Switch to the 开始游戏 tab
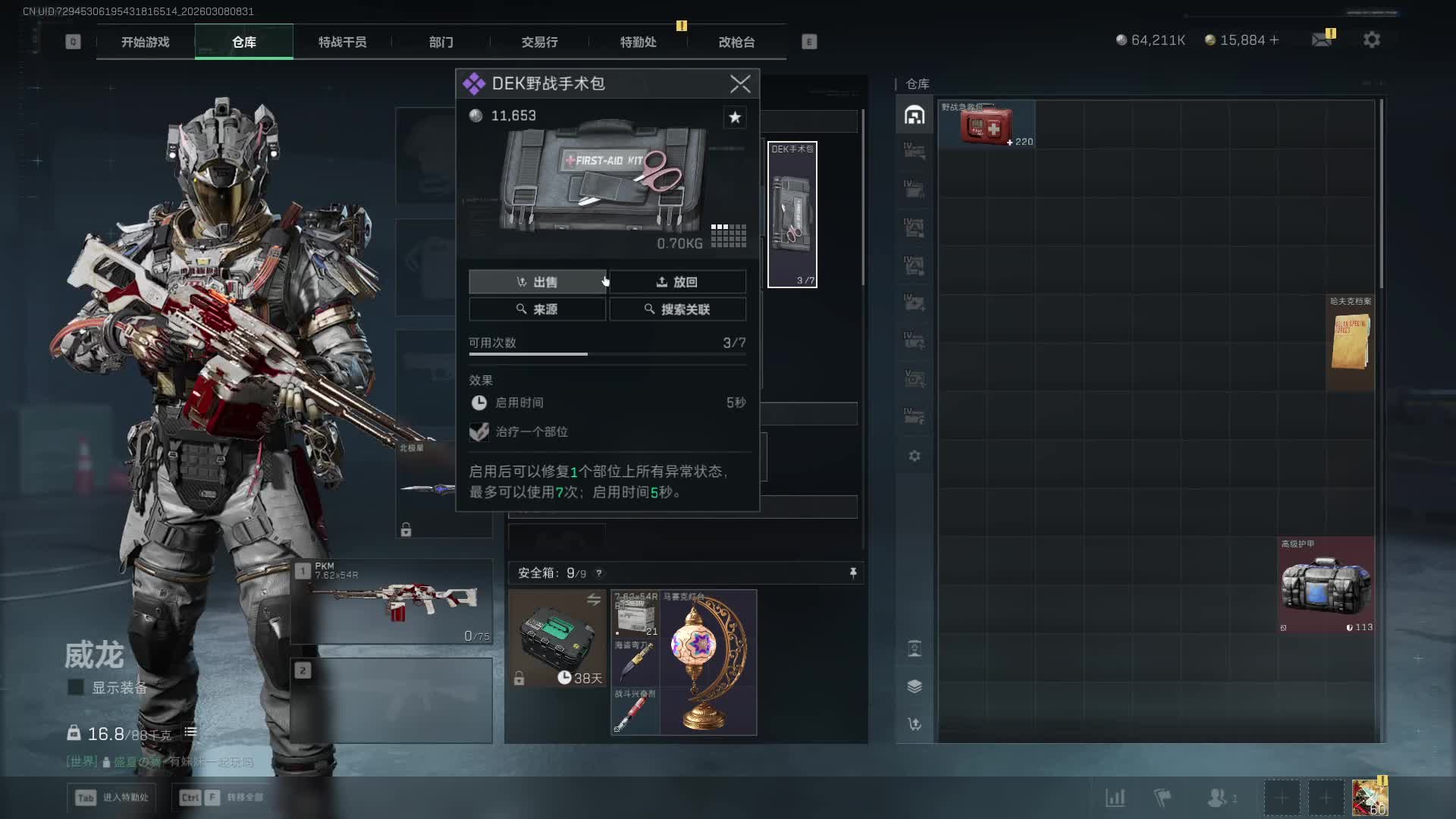The height and width of the screenshot is (819, 1456). 145,42
